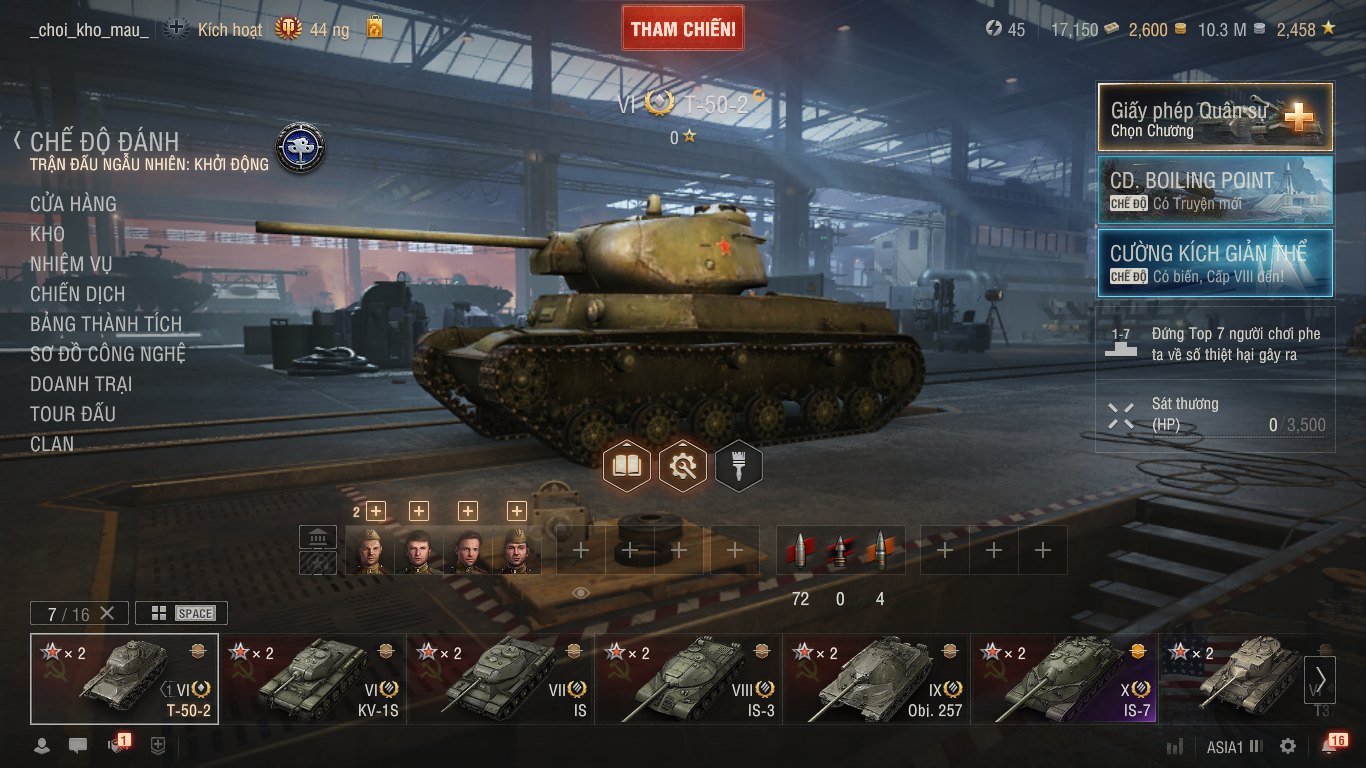This screenshot has width=1366, height=768.
Task: Open the tank paint customization icon
Action: coord(739,466)
